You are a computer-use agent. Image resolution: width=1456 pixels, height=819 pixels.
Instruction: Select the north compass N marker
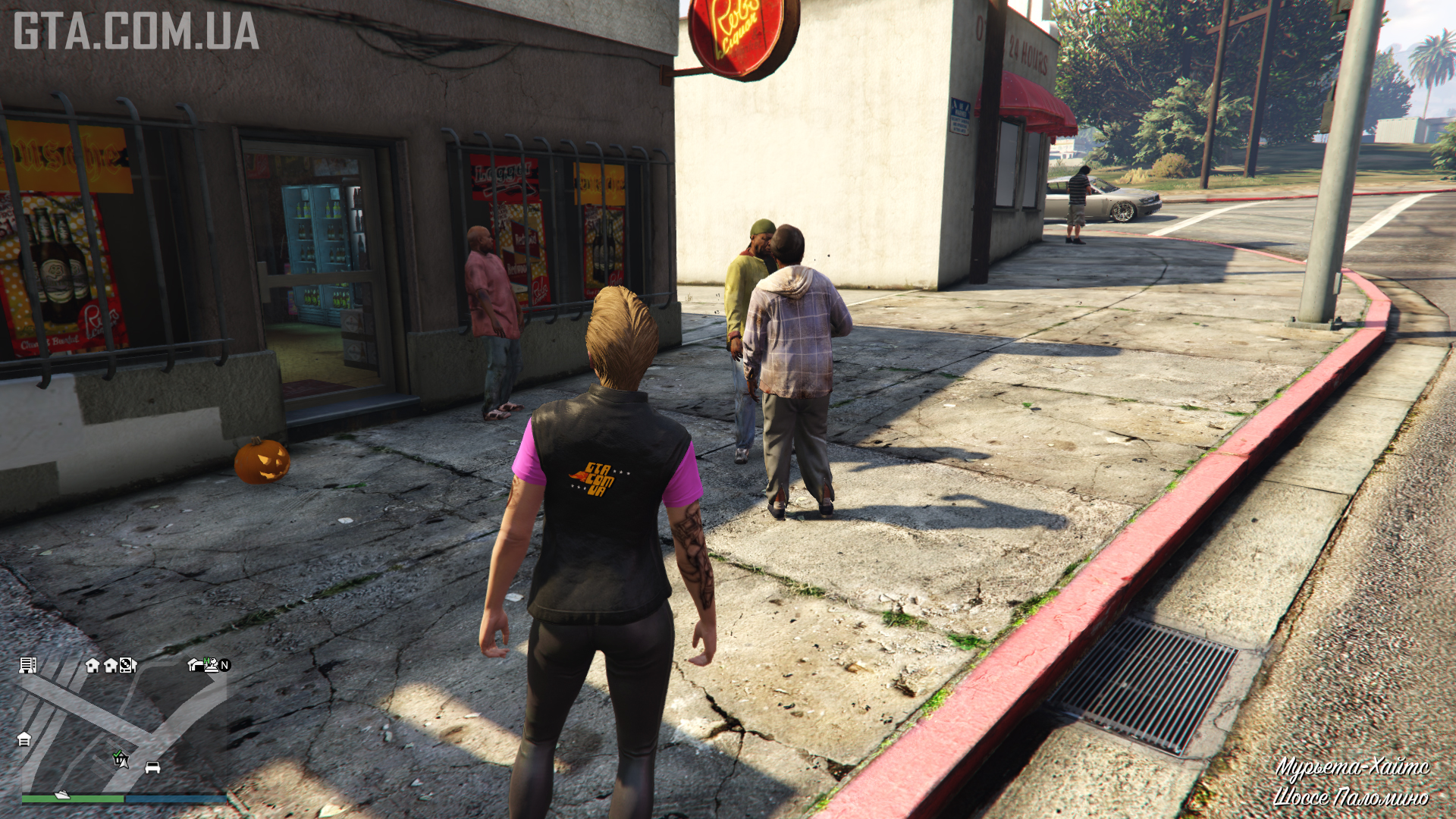click(x=224, y=665)
